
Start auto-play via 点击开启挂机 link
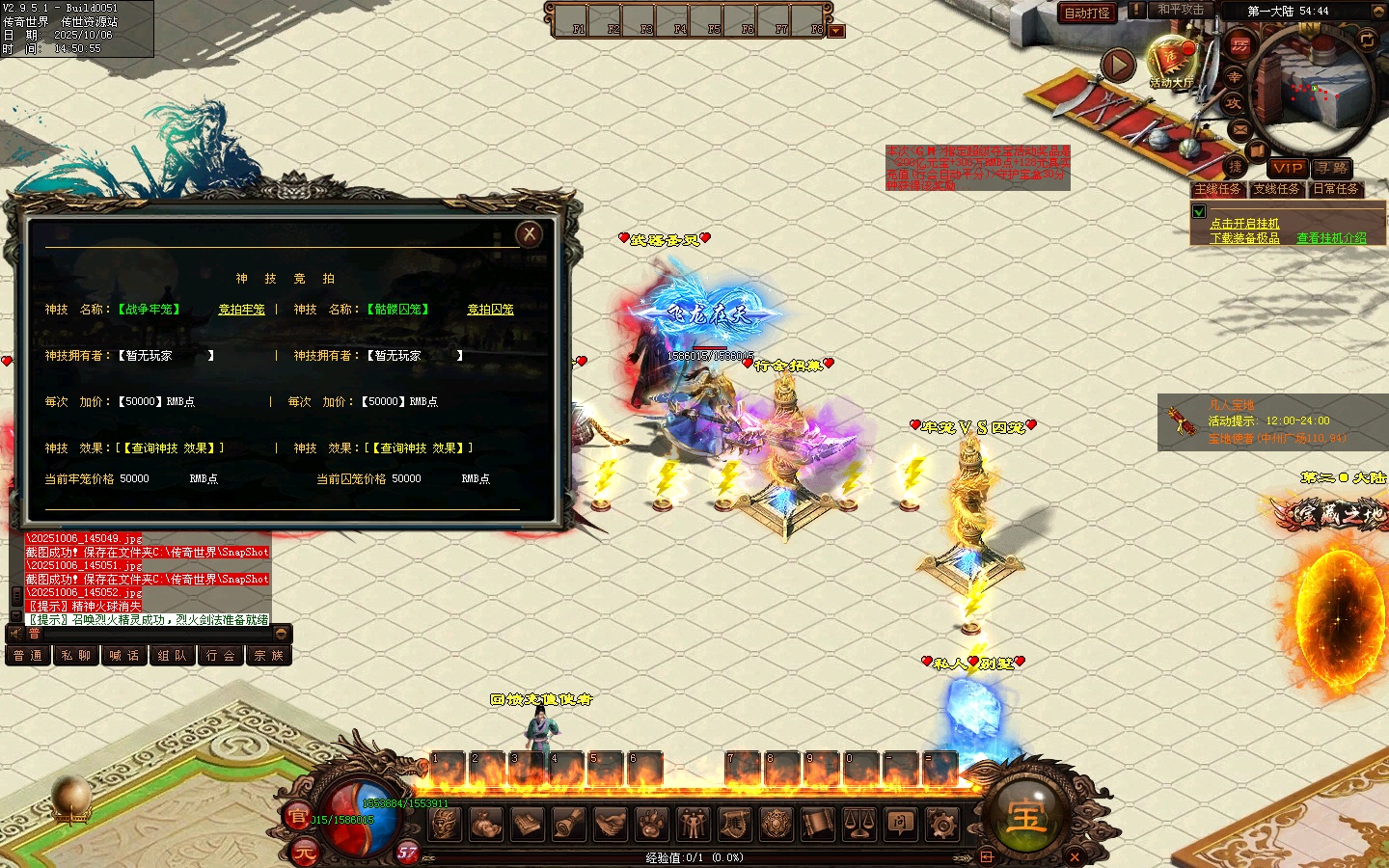tap(1244, 224)
